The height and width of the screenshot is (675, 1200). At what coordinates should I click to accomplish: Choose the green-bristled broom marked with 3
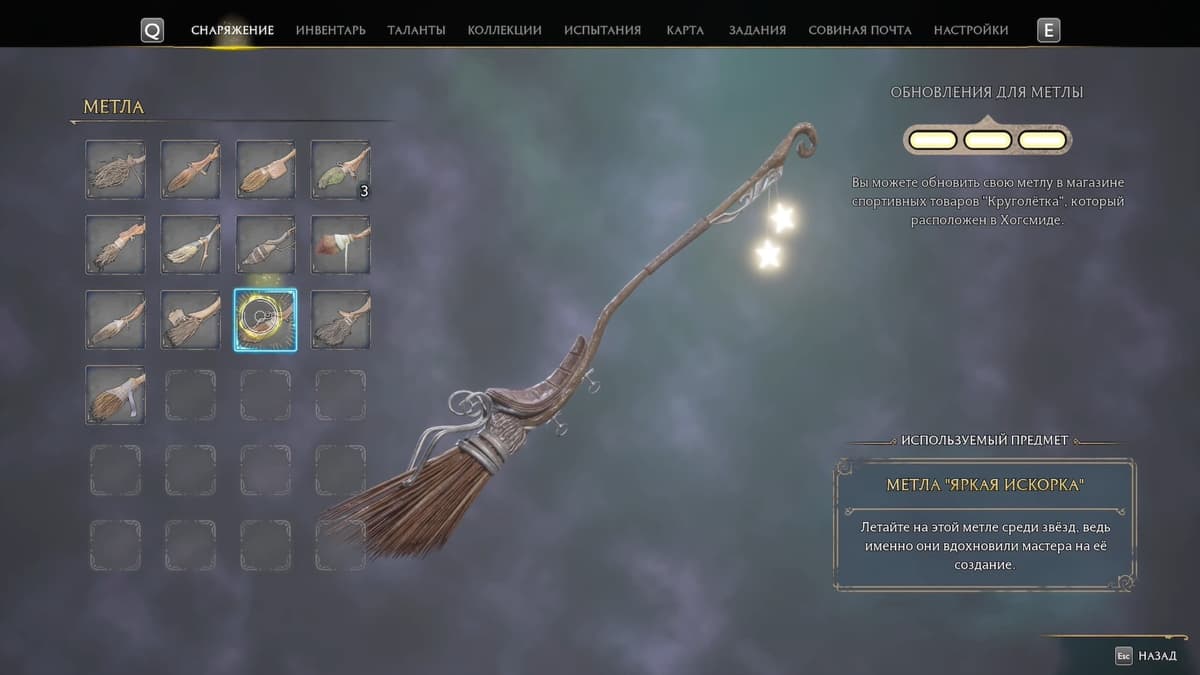[340, 170]
